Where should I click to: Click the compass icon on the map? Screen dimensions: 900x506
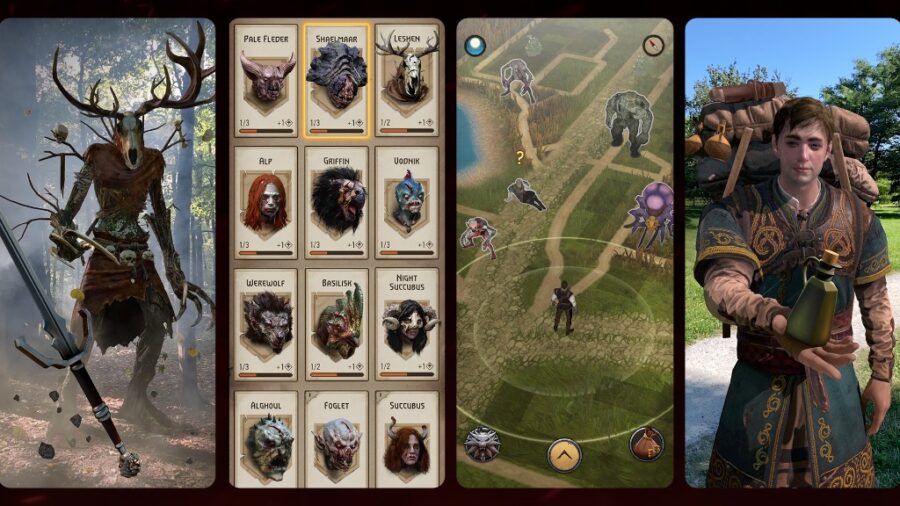click(654, 45)
